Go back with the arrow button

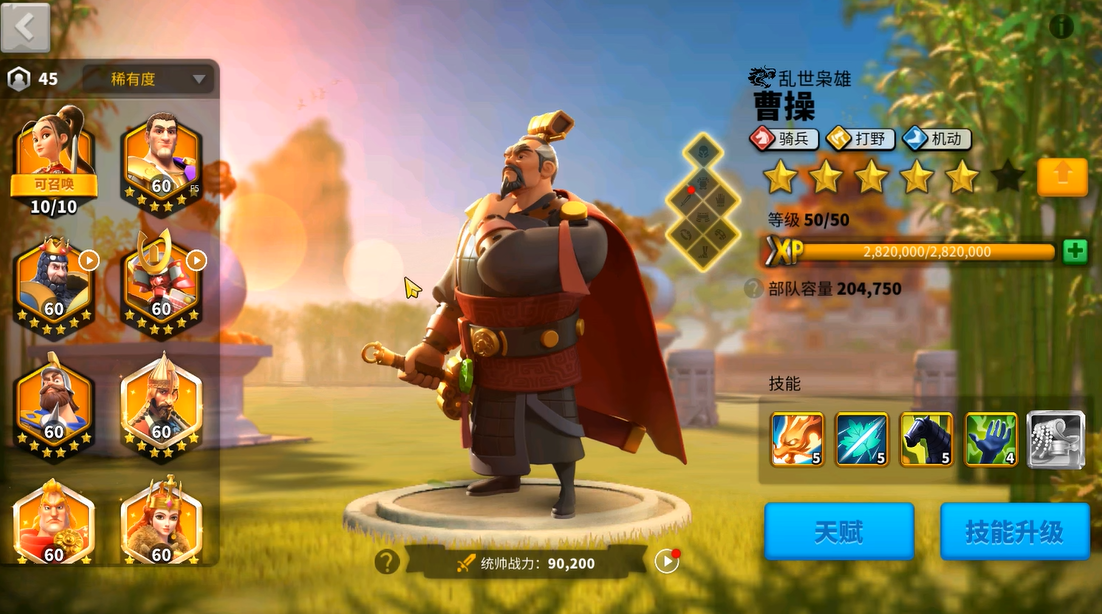click(x=25, y=27)
